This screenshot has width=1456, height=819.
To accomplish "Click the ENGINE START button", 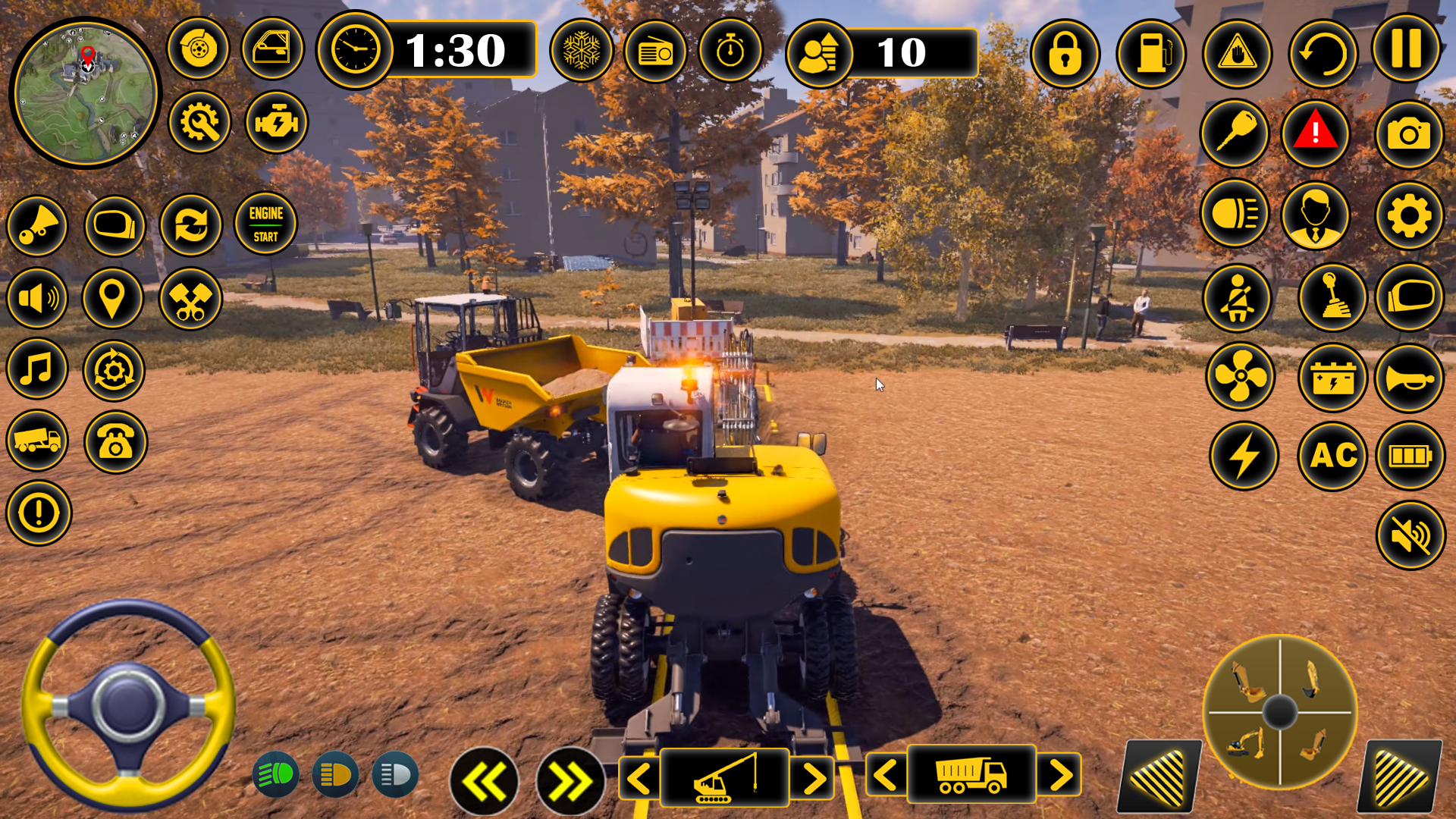I will click(265, 224).
